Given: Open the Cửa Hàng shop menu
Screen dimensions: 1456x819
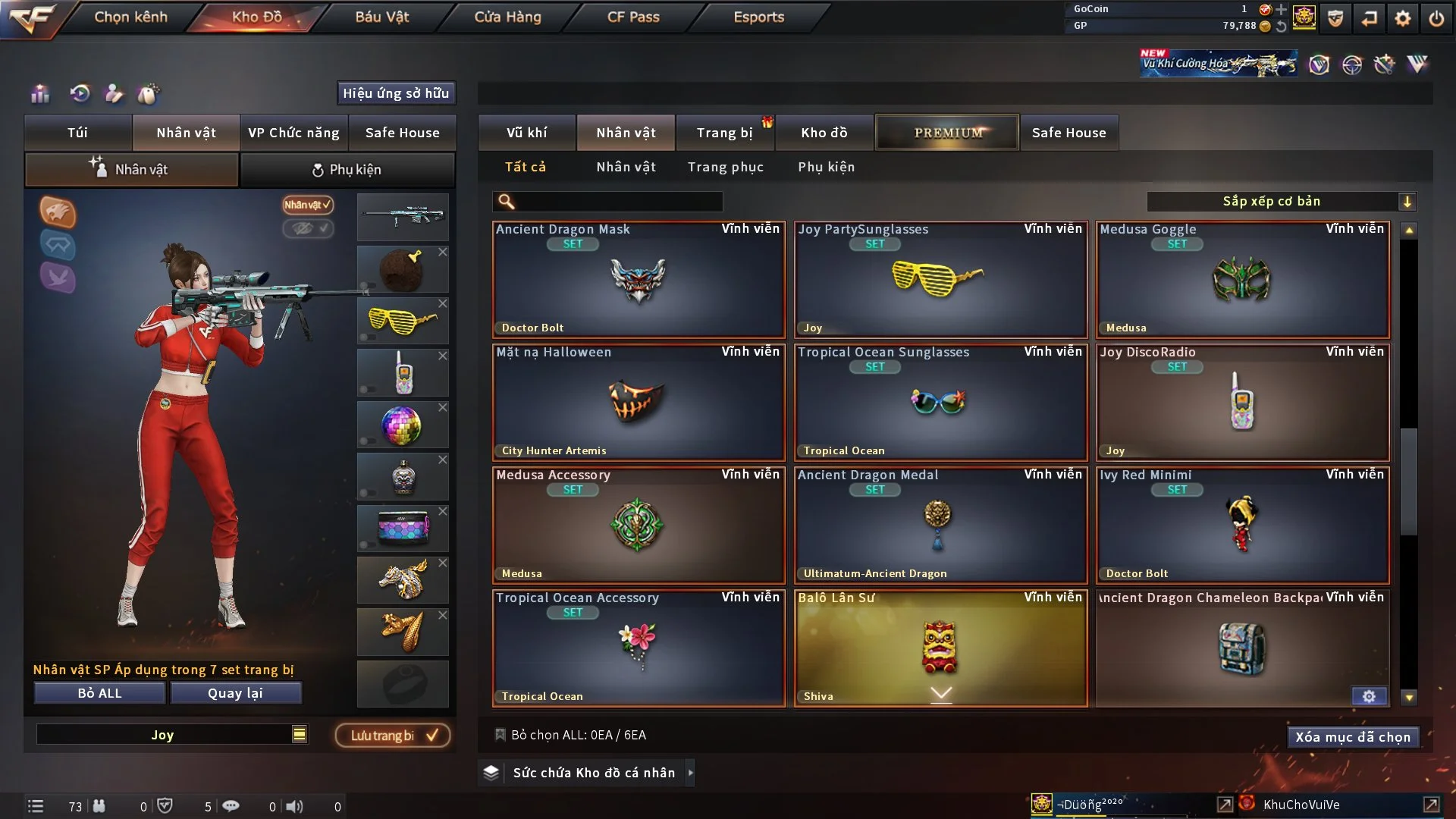Looking at the screenshot, I should [507, 17].
